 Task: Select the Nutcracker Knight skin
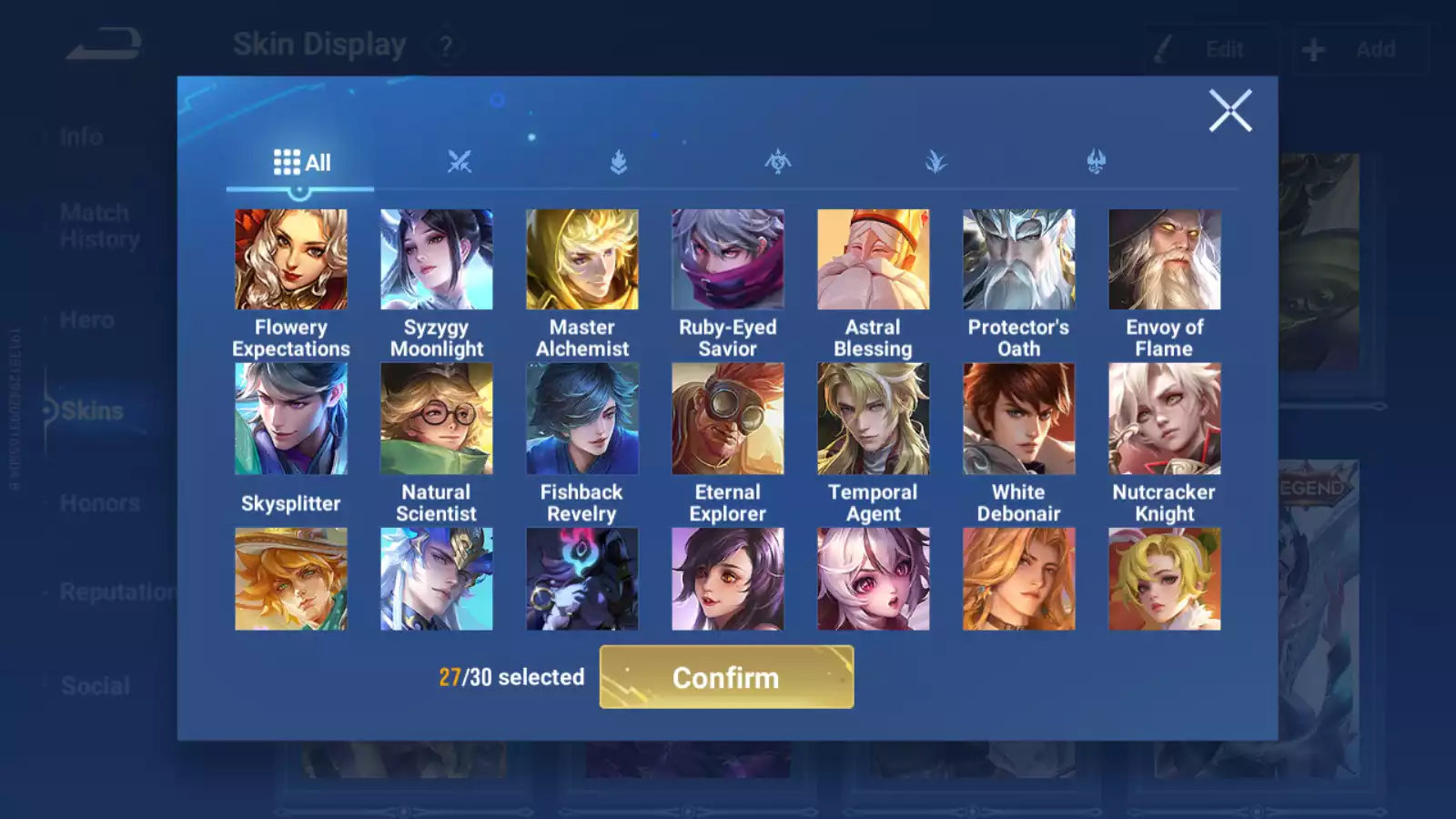(x=1165, y=420)
